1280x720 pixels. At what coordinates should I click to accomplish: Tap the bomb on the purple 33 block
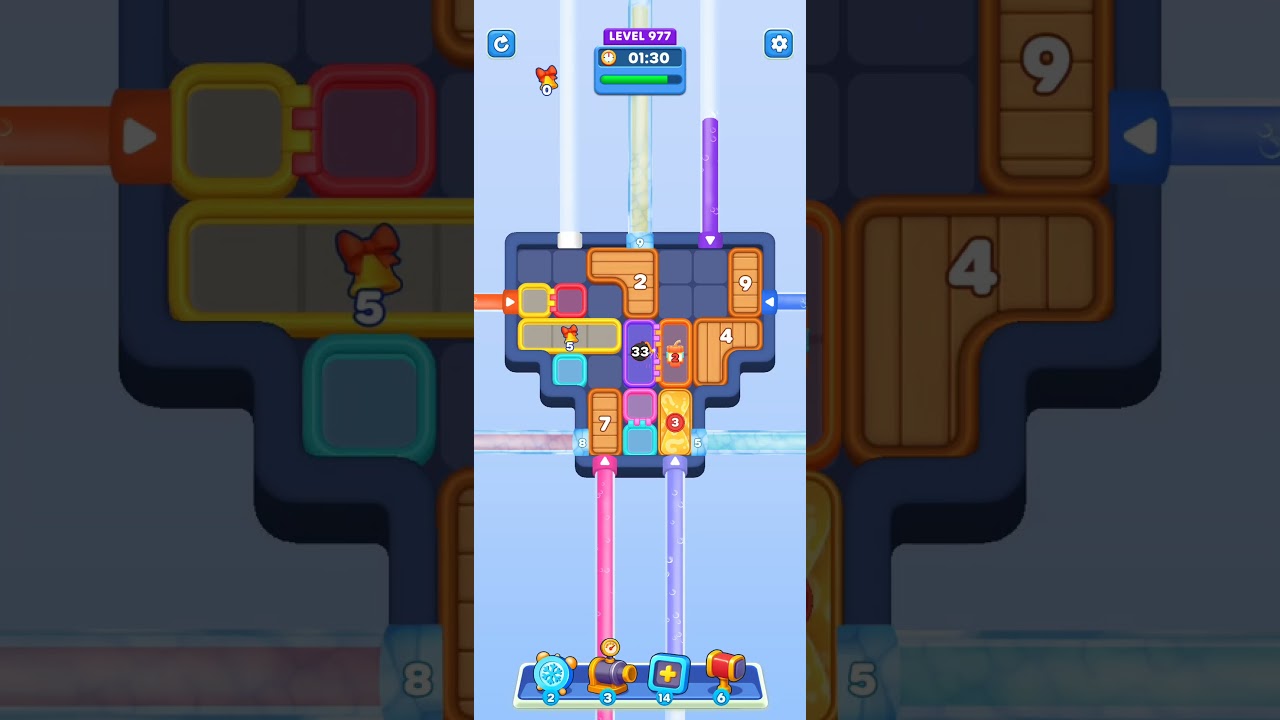click(640, 352)
